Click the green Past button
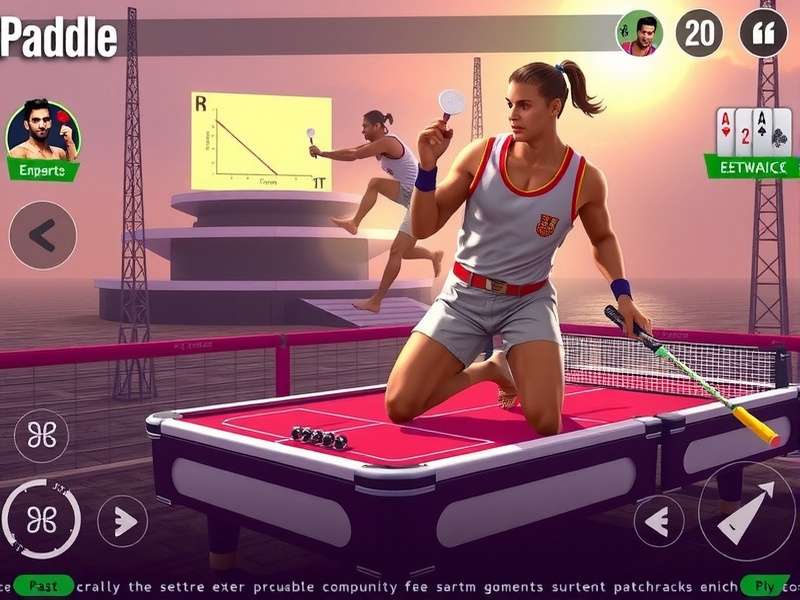 click(x=44, y=585)
